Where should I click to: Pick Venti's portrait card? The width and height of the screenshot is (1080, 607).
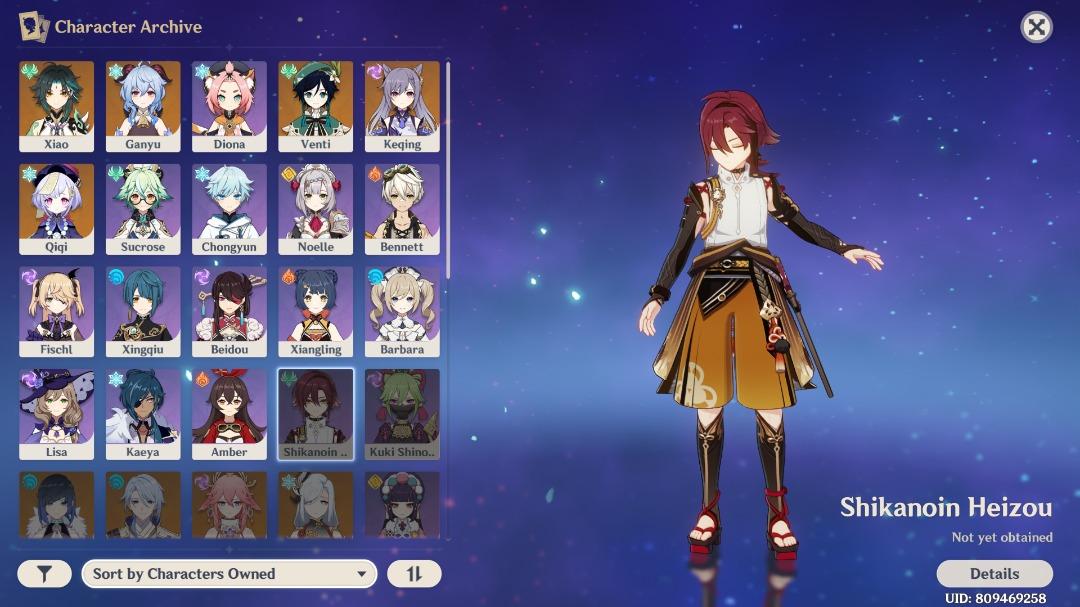pyautogui.click(x=315, y=106)
